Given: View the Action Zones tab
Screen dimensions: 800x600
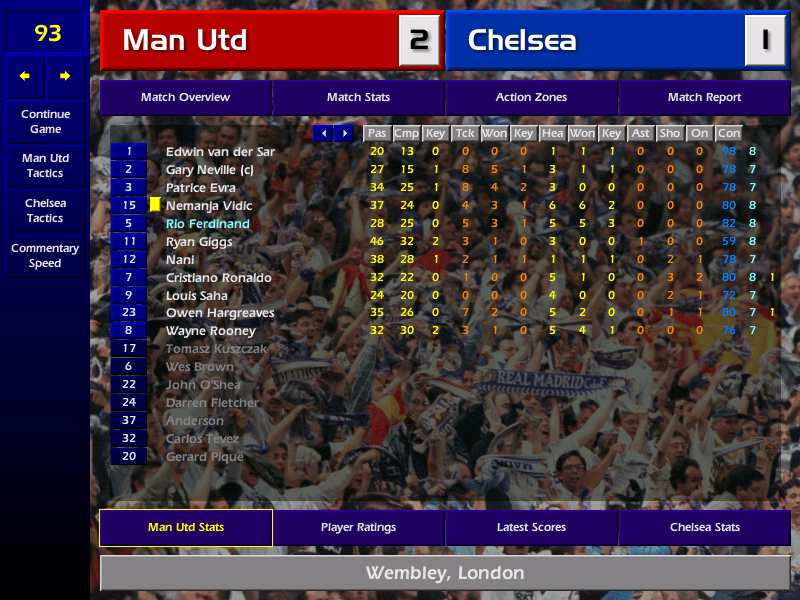Looking at the screenshot, I should pyautogui.click(x=531, y=97).
